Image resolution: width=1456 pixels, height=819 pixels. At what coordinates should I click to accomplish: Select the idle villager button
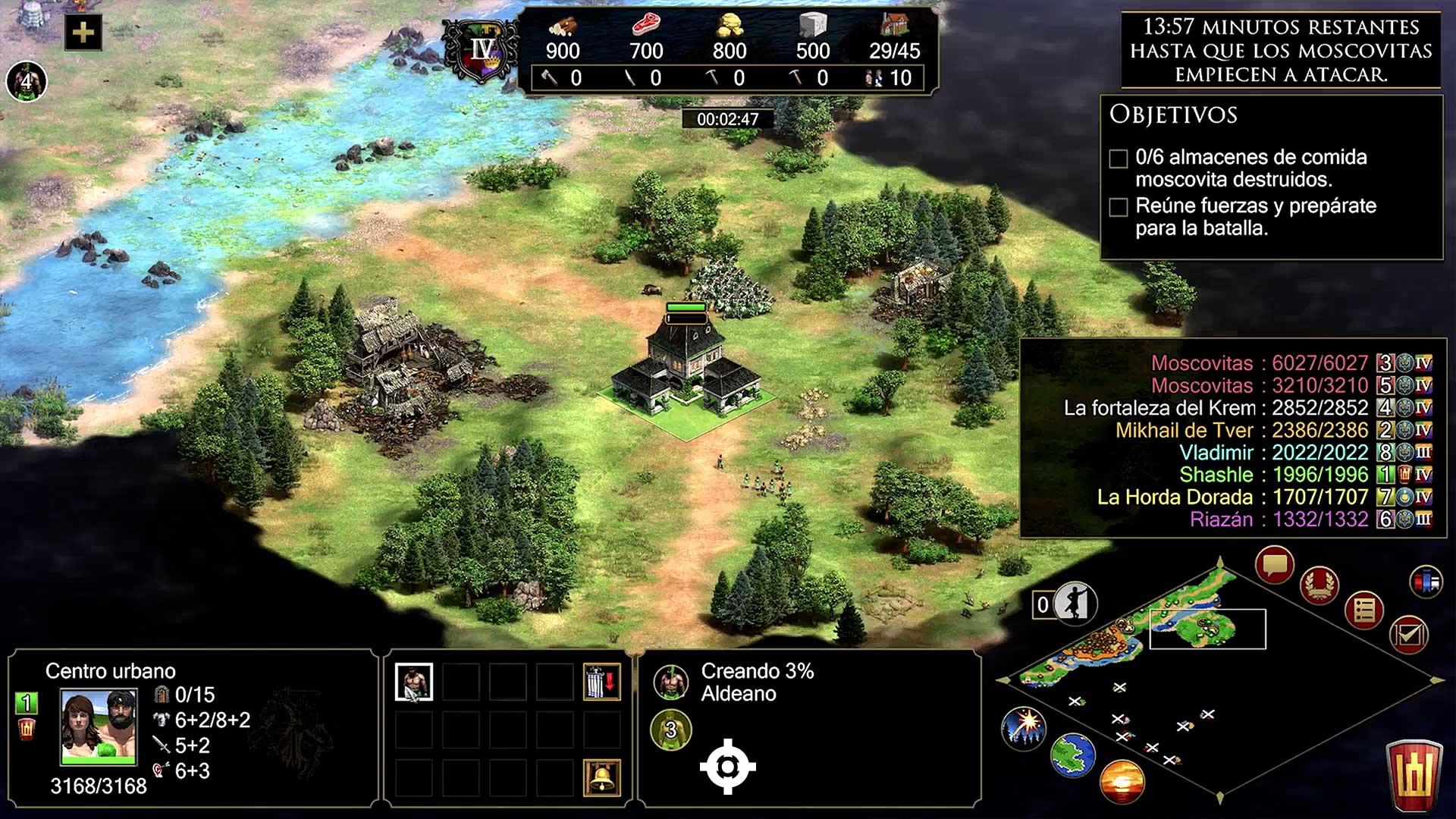point(1074,604)
